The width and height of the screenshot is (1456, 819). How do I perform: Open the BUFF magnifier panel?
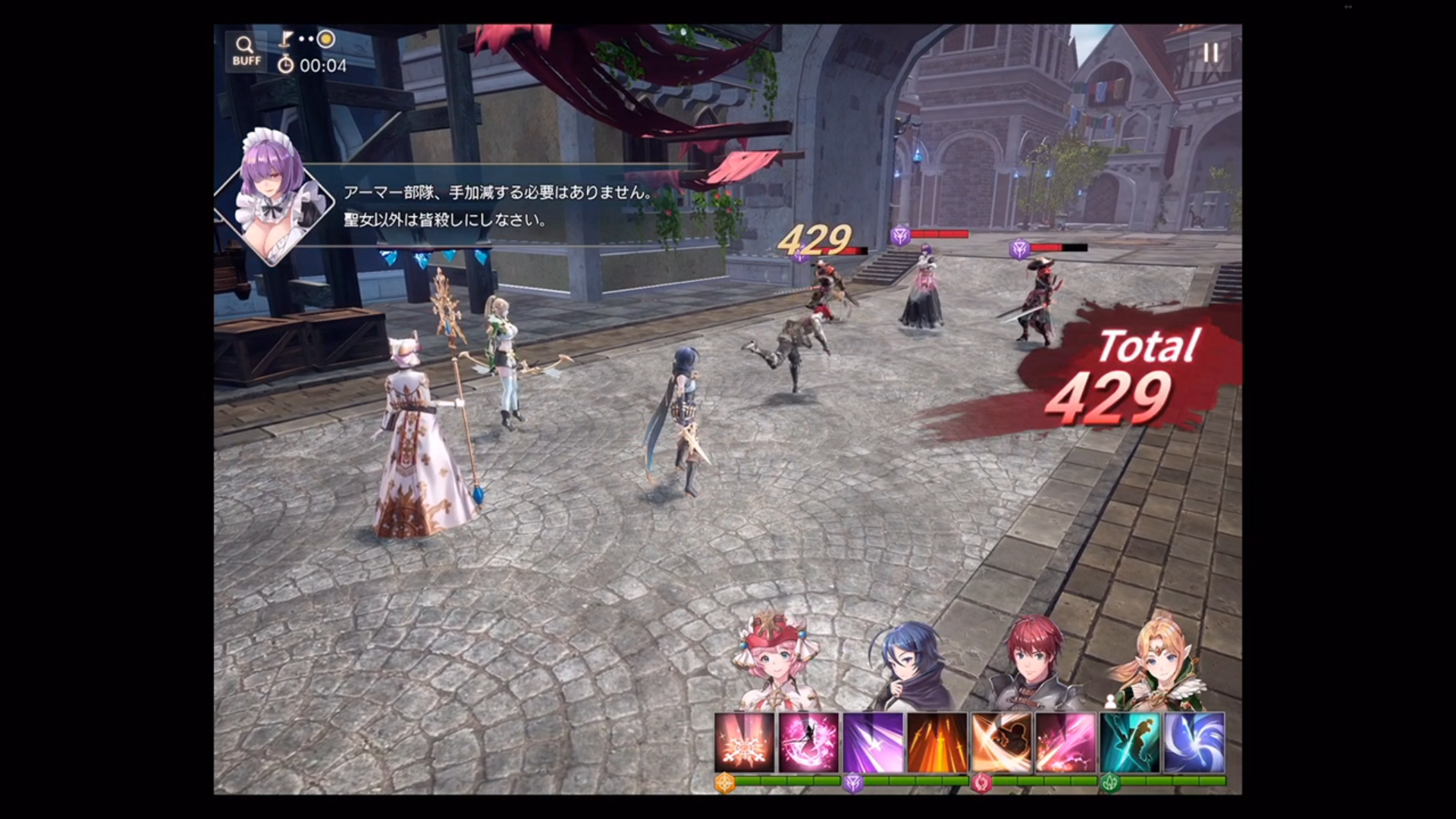246,52
